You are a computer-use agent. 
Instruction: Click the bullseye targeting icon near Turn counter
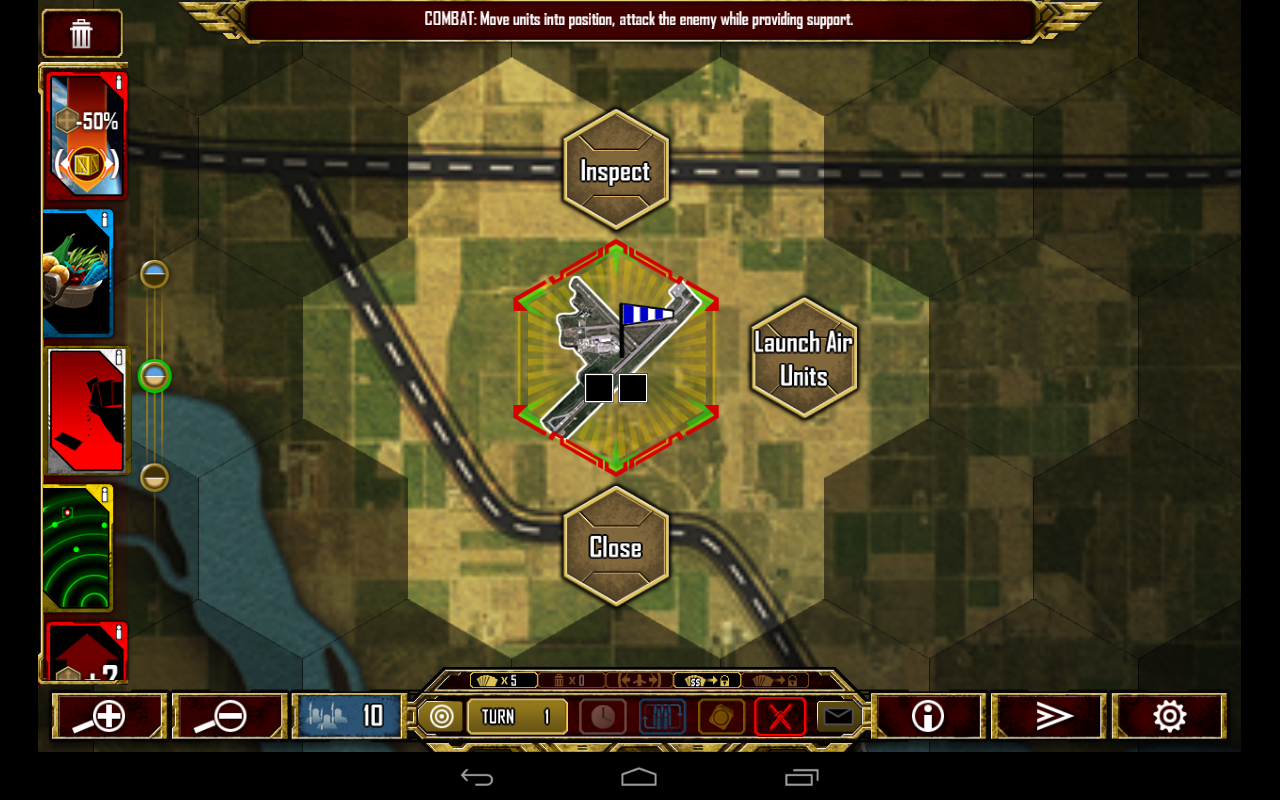pyautogui.click(x=441, y=716)
